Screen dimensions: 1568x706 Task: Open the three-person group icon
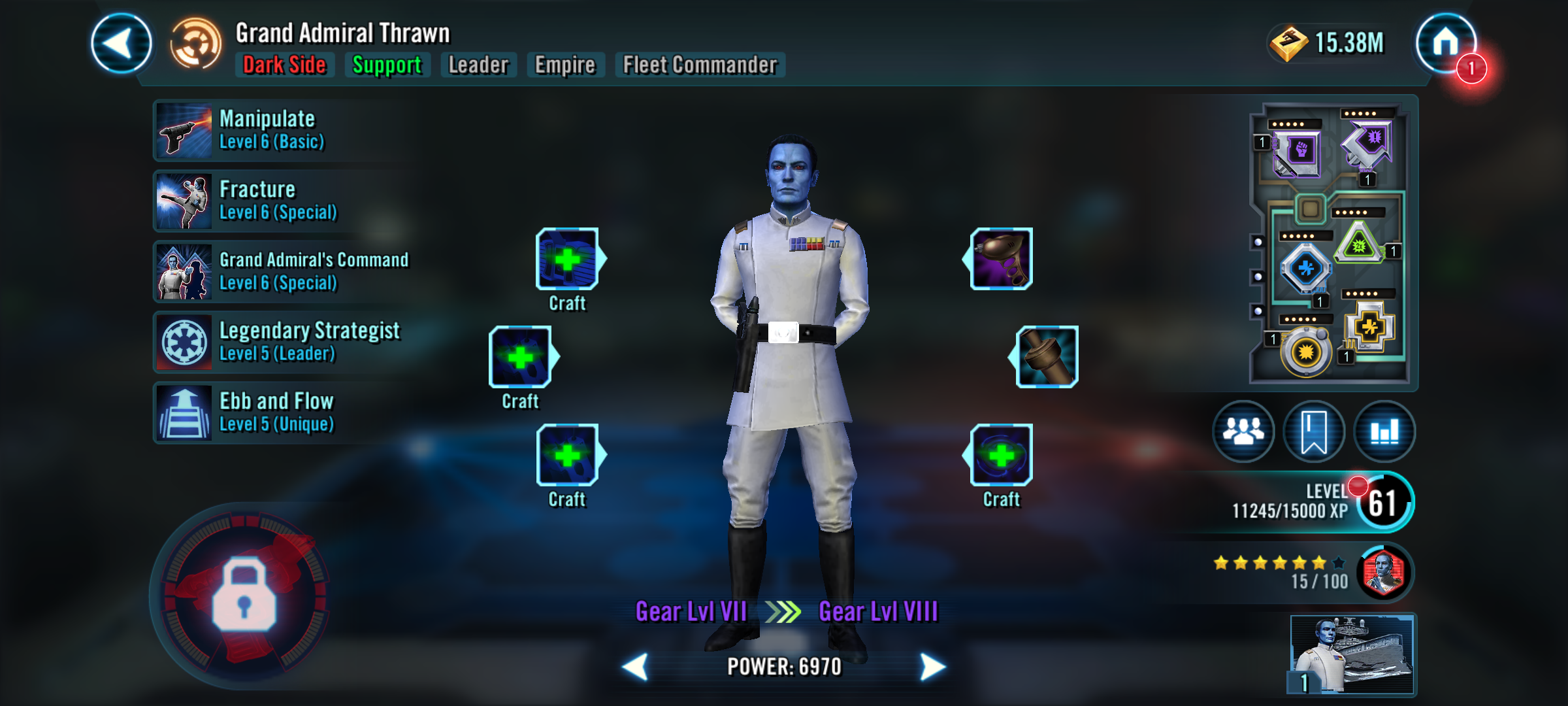[x=1243, y=431]
